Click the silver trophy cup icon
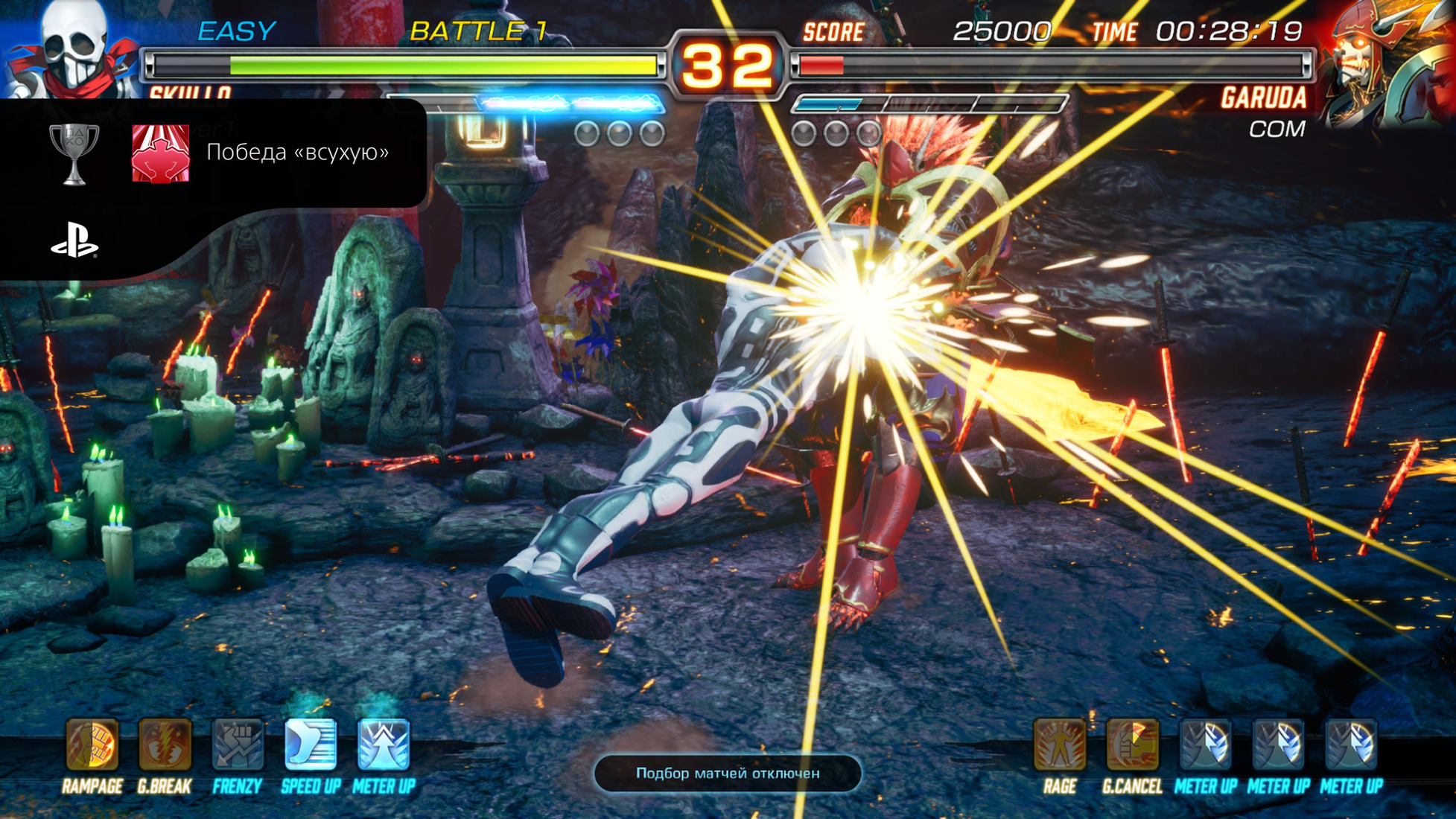This screenshot has width=1456, height=819. [74, 153]
